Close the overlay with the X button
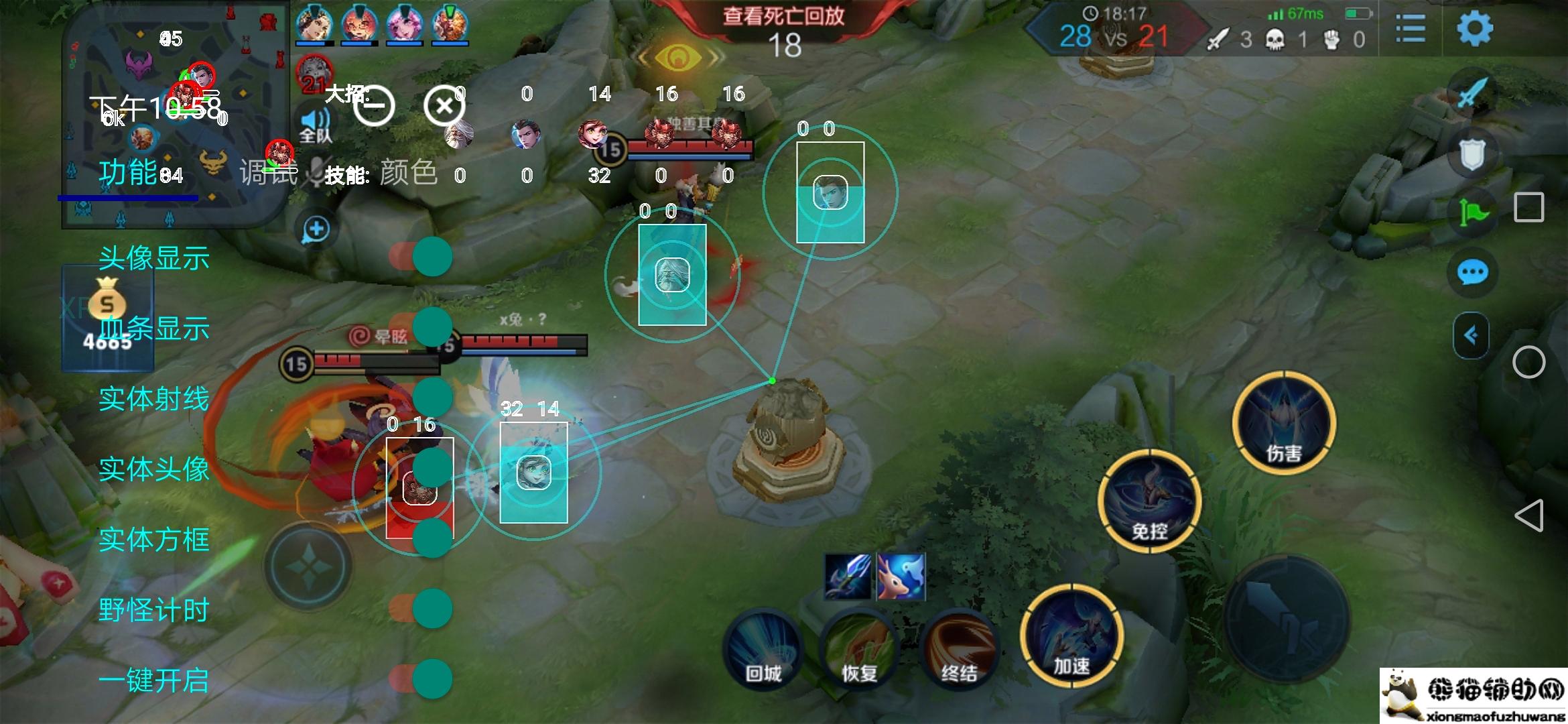The image size is (1568, 724). [444, 106]
